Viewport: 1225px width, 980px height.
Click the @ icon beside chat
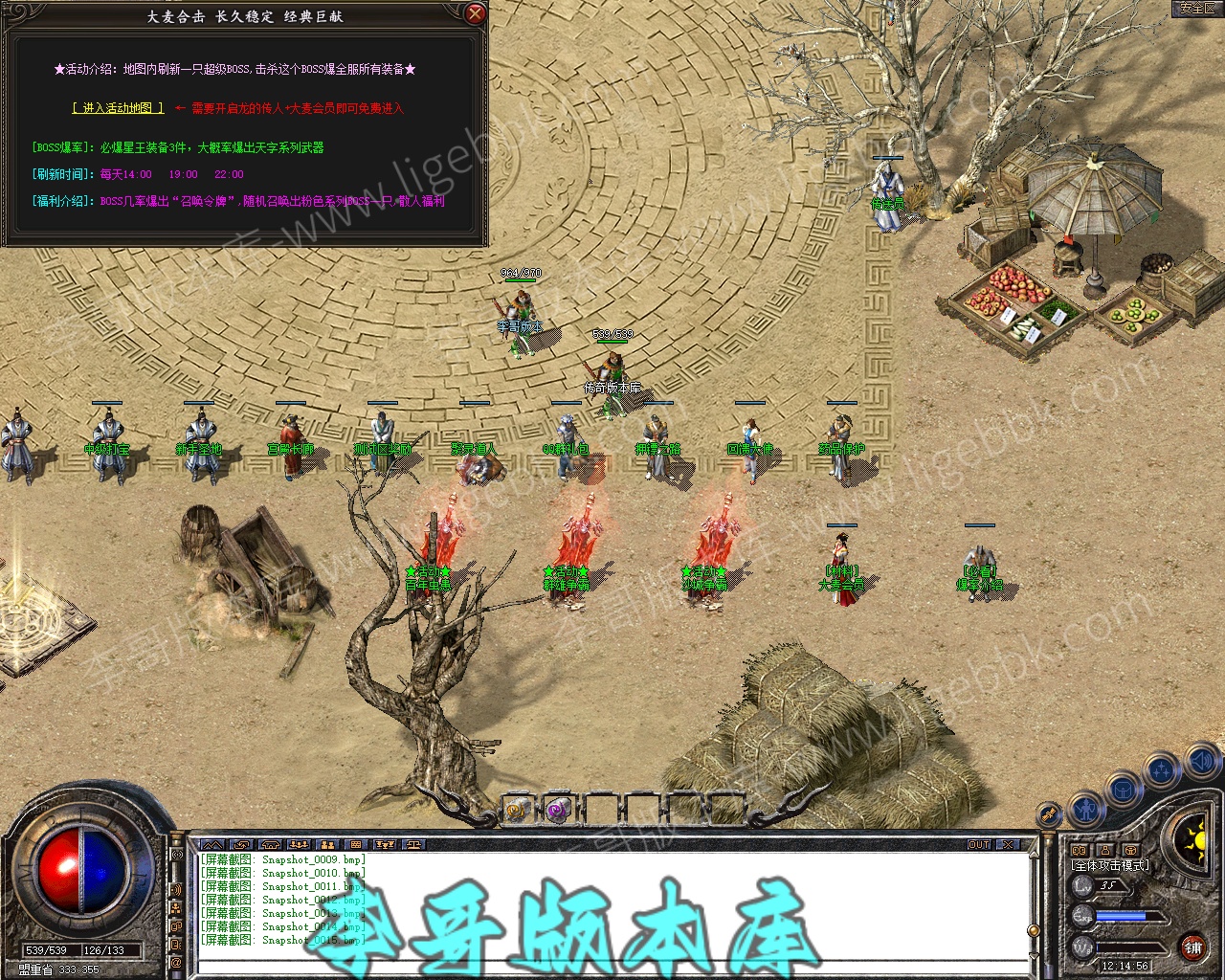click(176, 961)
